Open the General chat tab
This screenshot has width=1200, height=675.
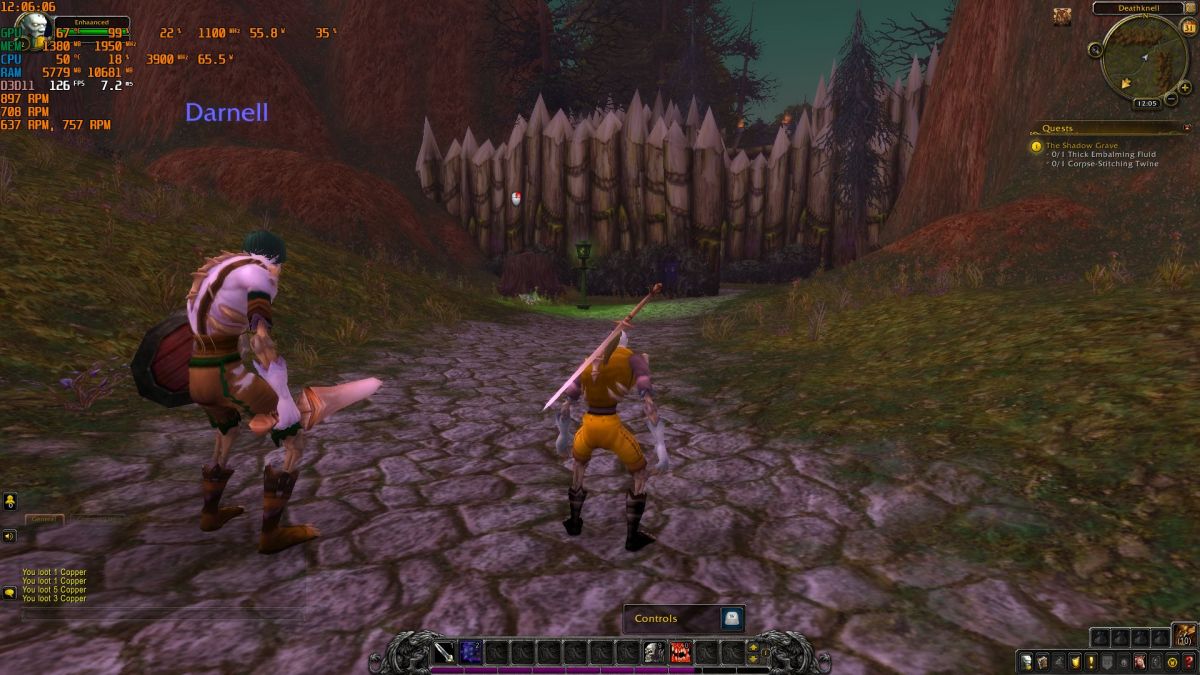43,519
